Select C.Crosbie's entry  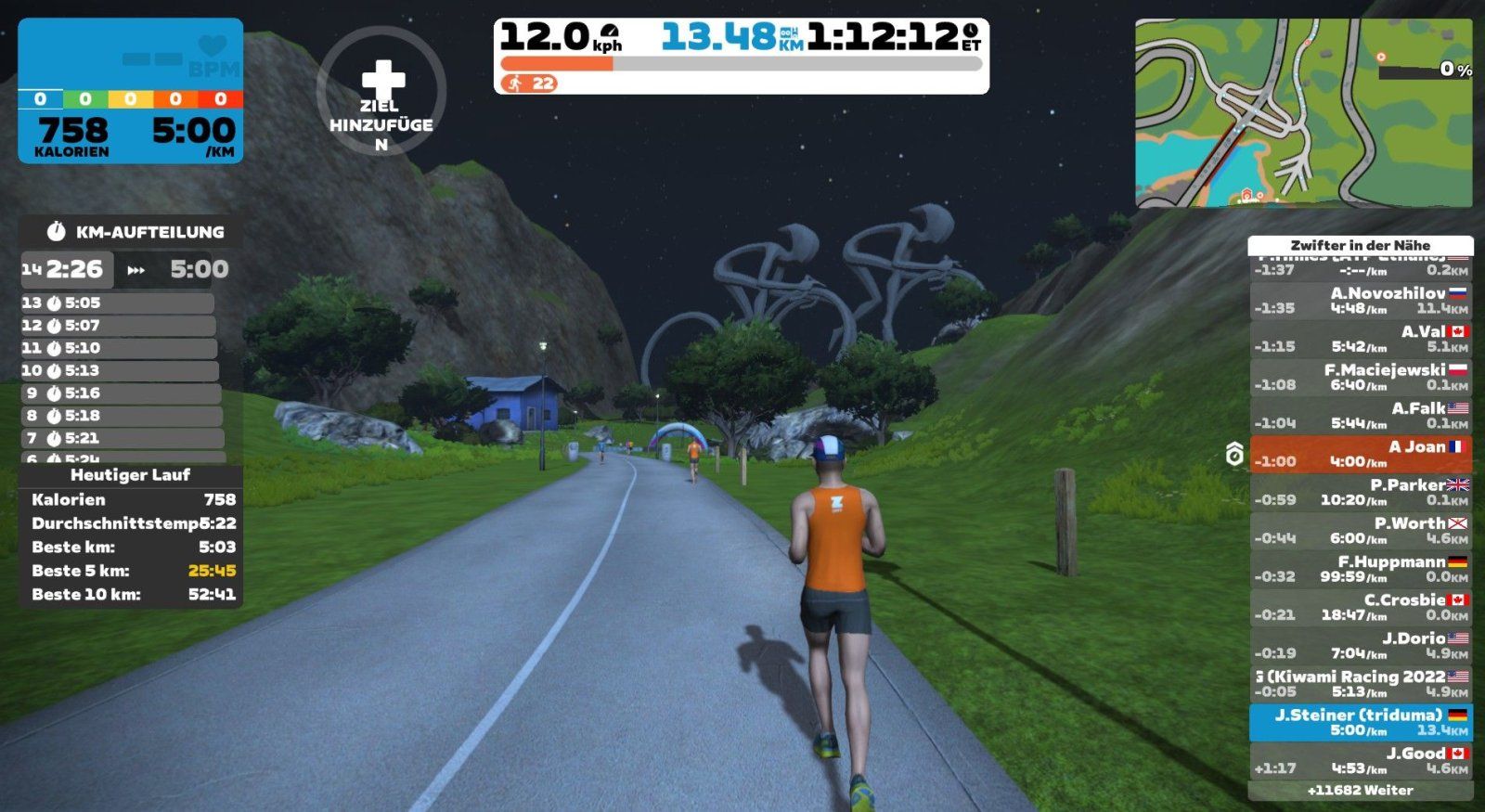[x=1360, y=607]
